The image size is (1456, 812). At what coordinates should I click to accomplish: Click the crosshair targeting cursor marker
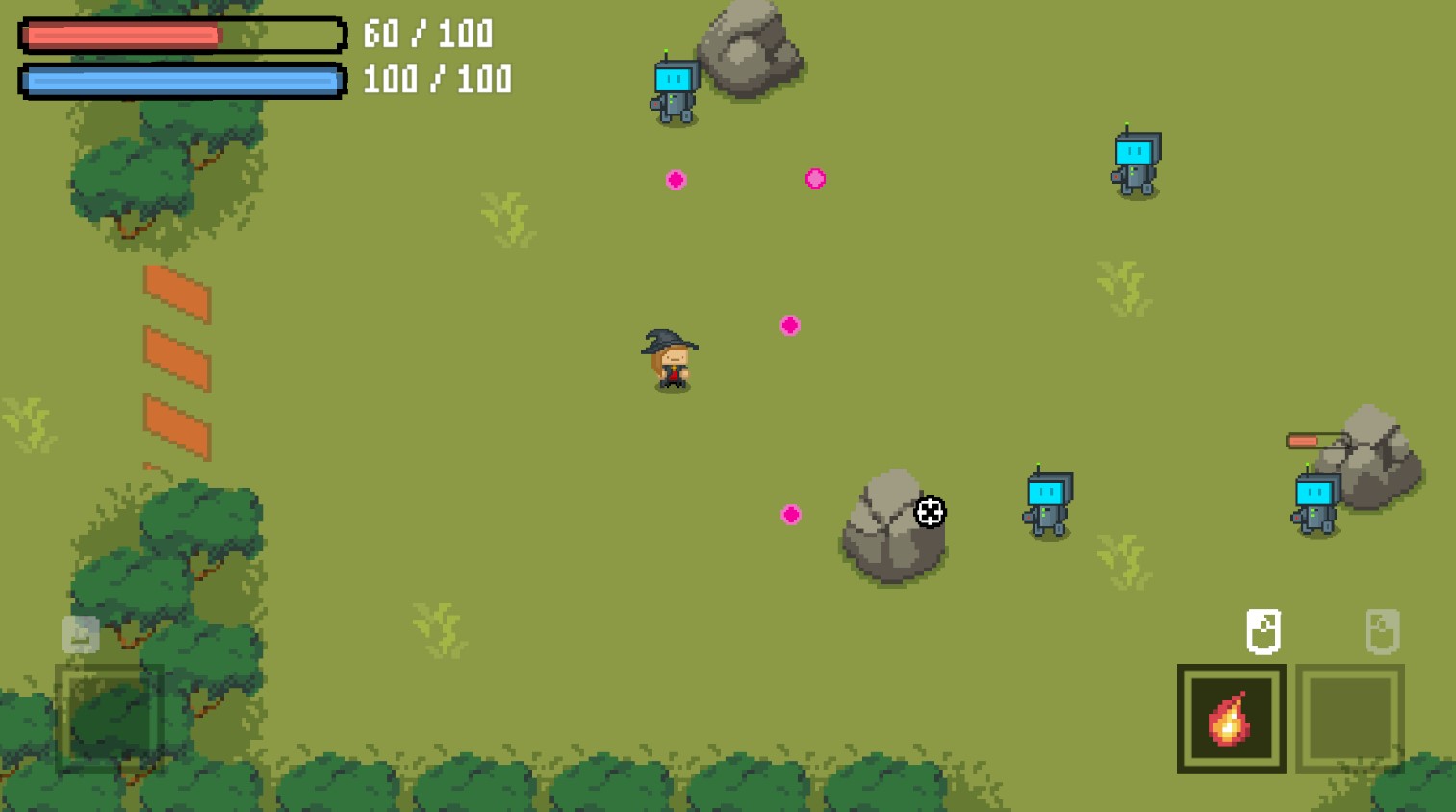click(x=930, y=513)
